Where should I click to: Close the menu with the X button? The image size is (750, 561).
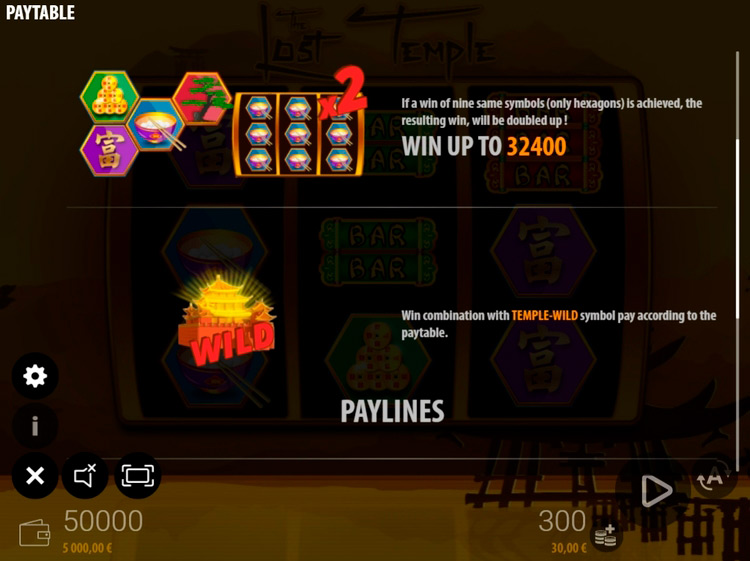[35, 476]
